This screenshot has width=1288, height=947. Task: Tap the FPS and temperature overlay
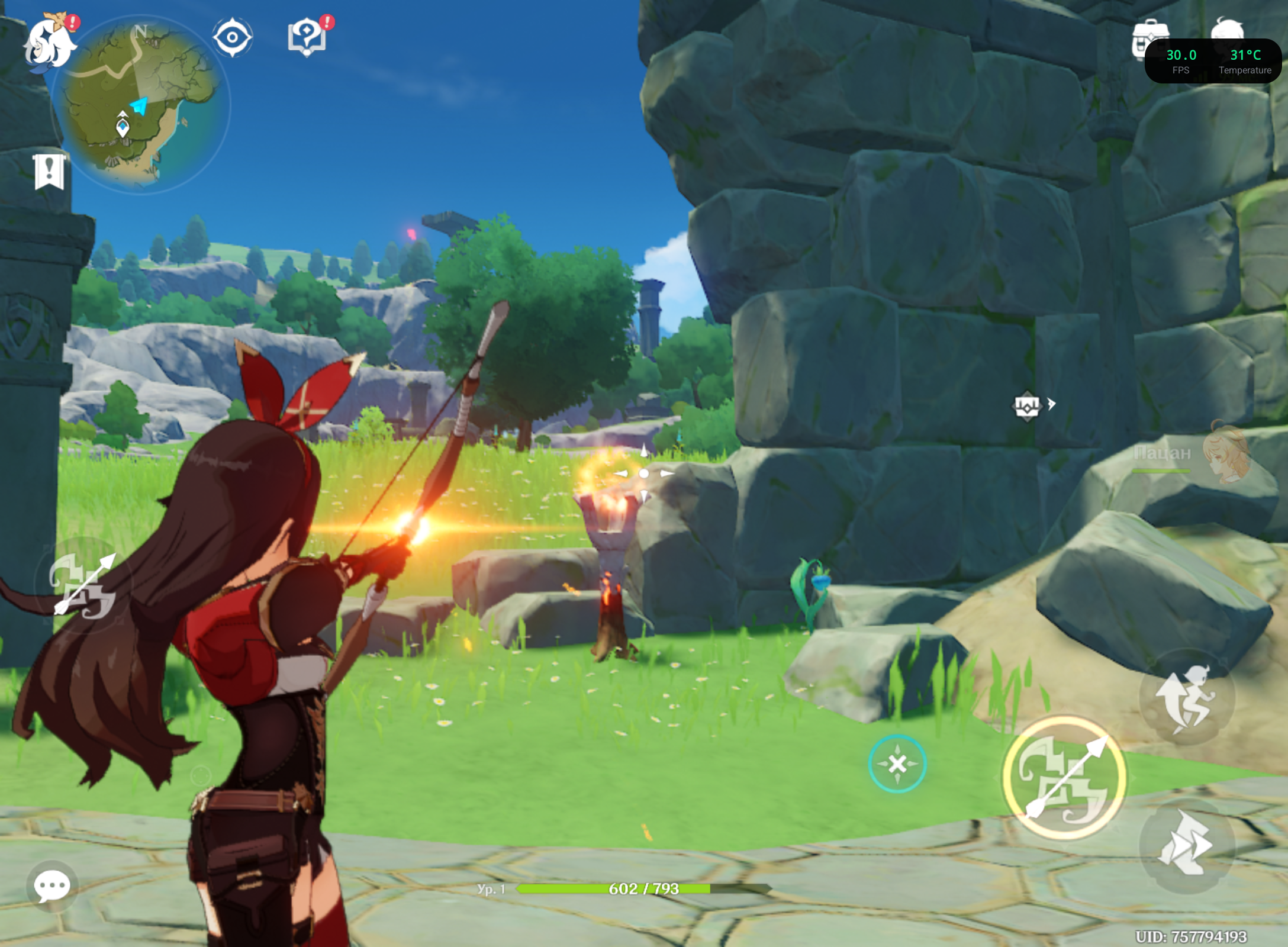click(1213, 62)
